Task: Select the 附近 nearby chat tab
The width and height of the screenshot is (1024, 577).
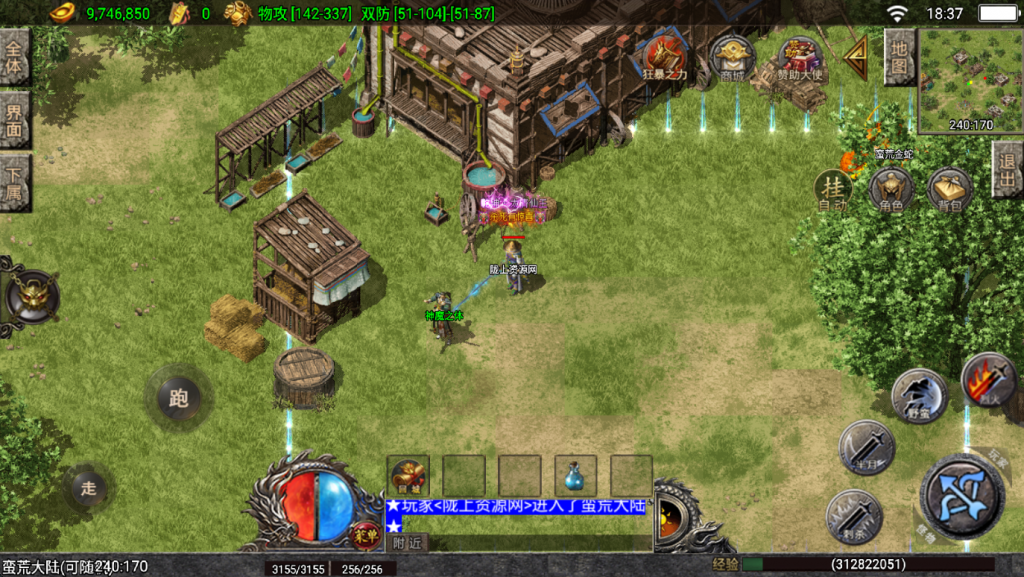Action: [406, 543]
